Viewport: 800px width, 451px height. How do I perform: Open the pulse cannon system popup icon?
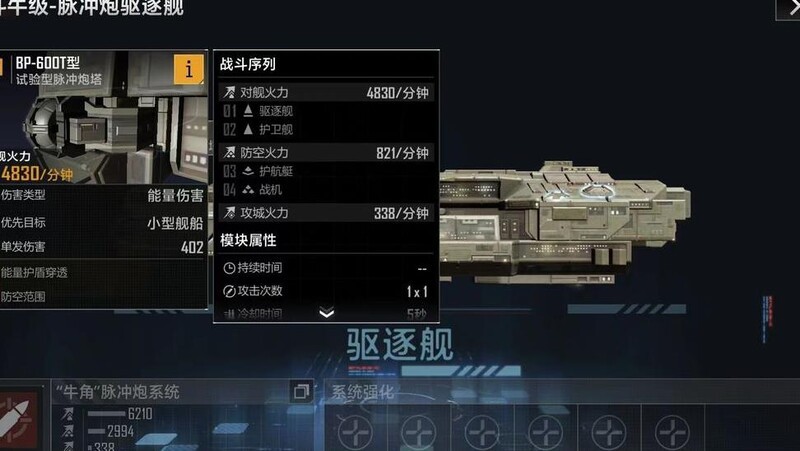(x=301, y=392)
